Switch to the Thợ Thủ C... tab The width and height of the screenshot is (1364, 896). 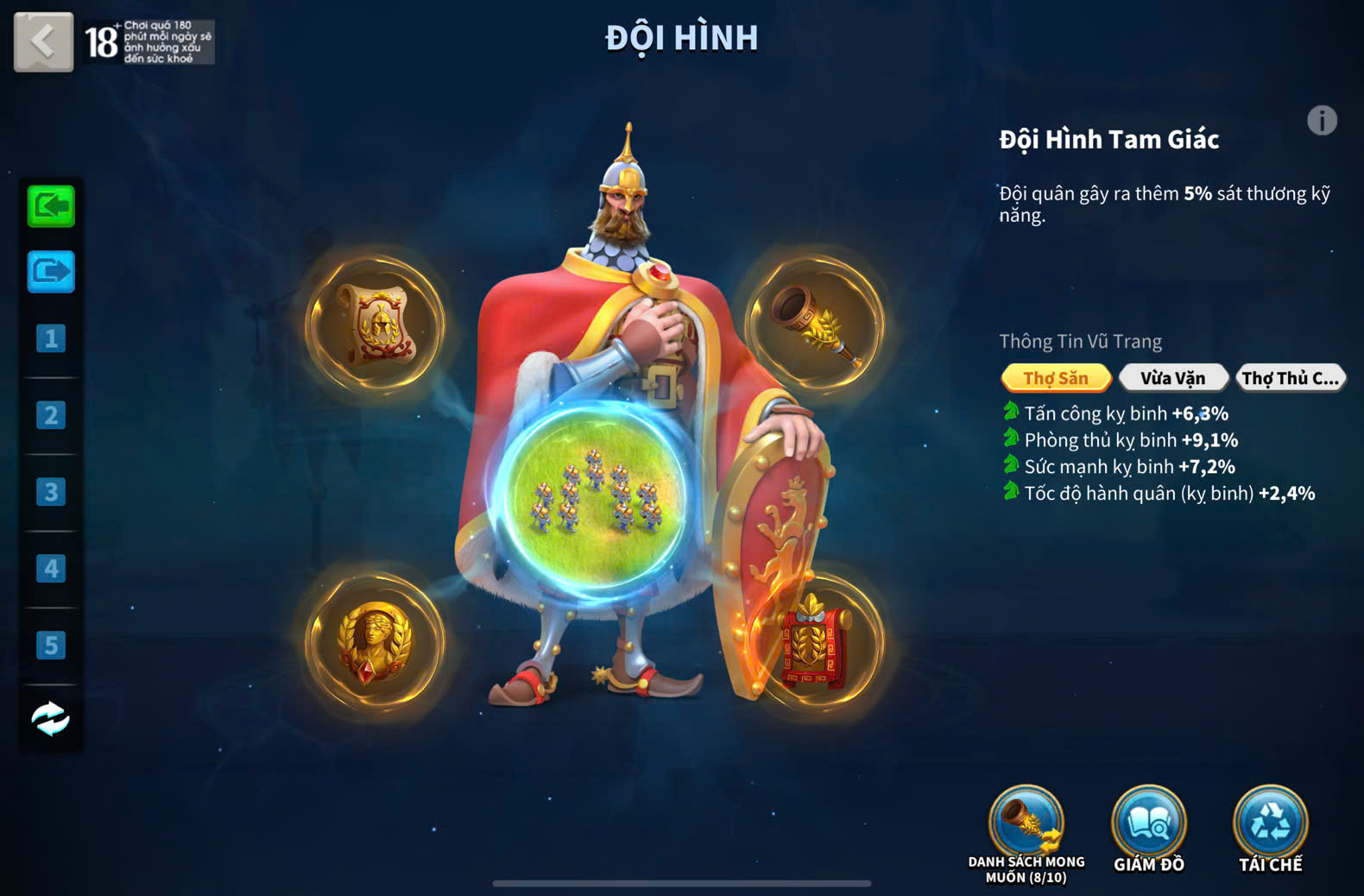tap(1290, 378)
